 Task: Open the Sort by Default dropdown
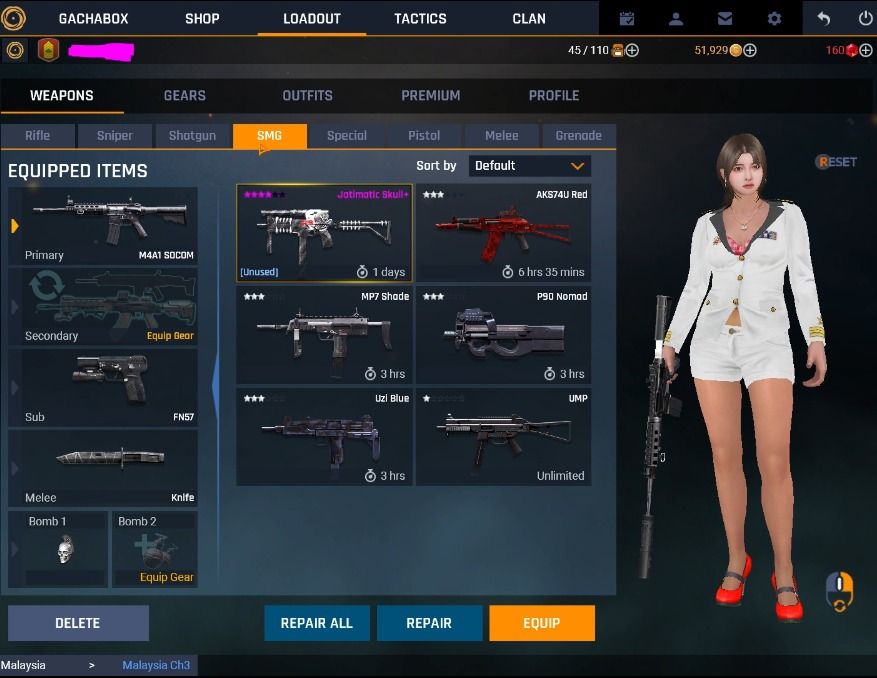click(529, 166)
